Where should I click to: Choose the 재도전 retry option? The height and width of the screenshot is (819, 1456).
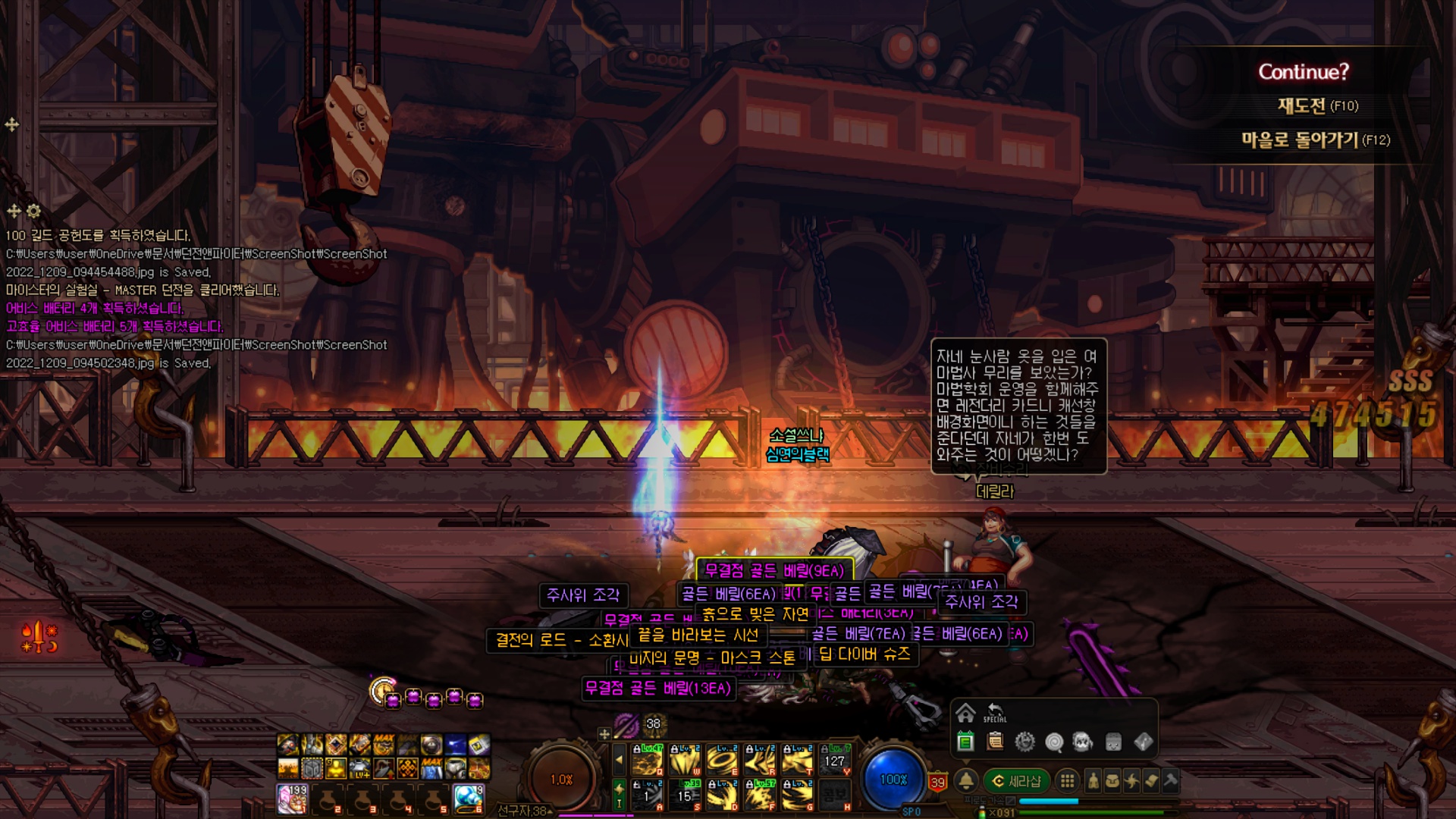click(1317, 105)
